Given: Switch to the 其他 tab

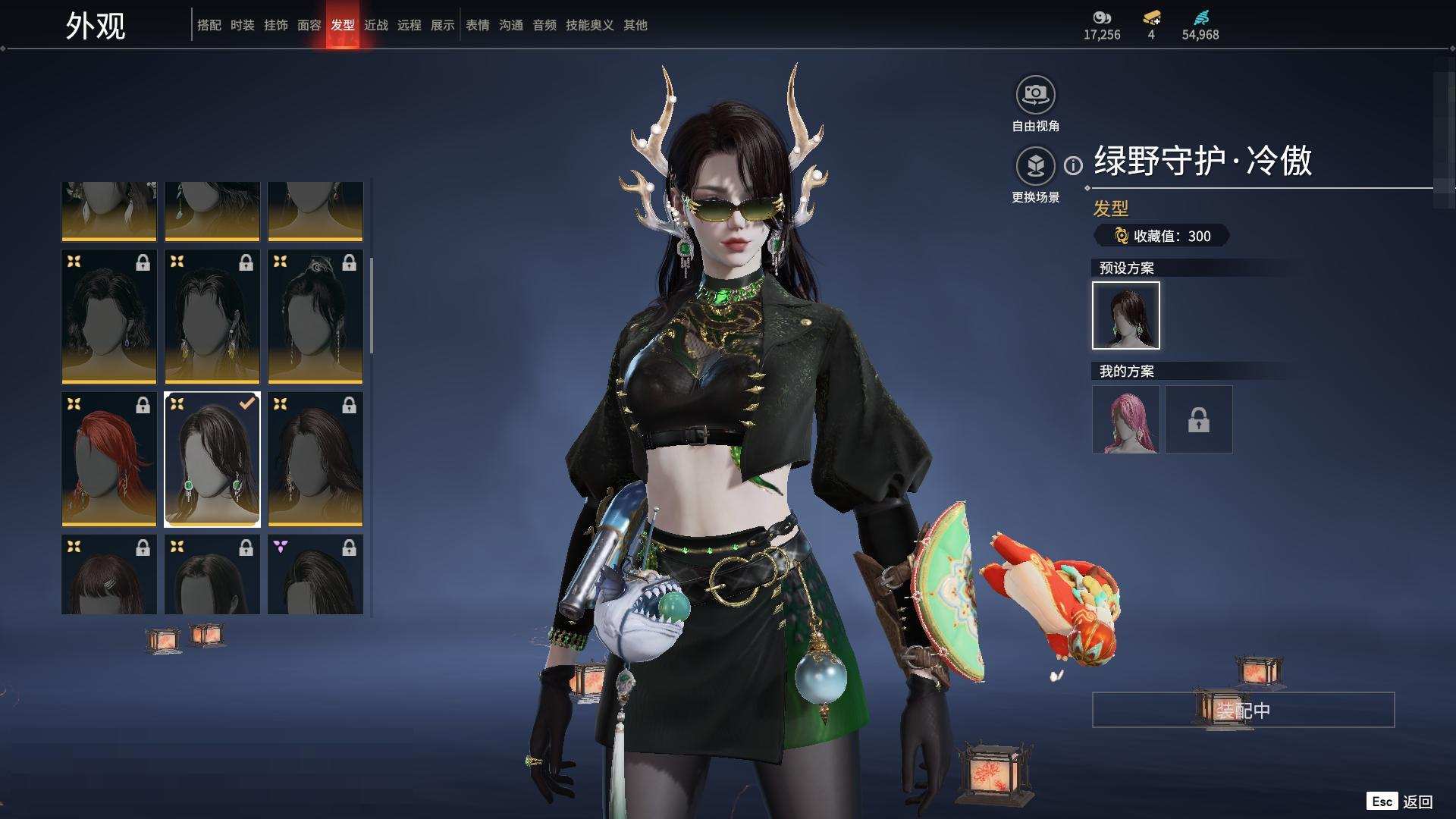Looking at the screenshot, I should click(635, 25).
